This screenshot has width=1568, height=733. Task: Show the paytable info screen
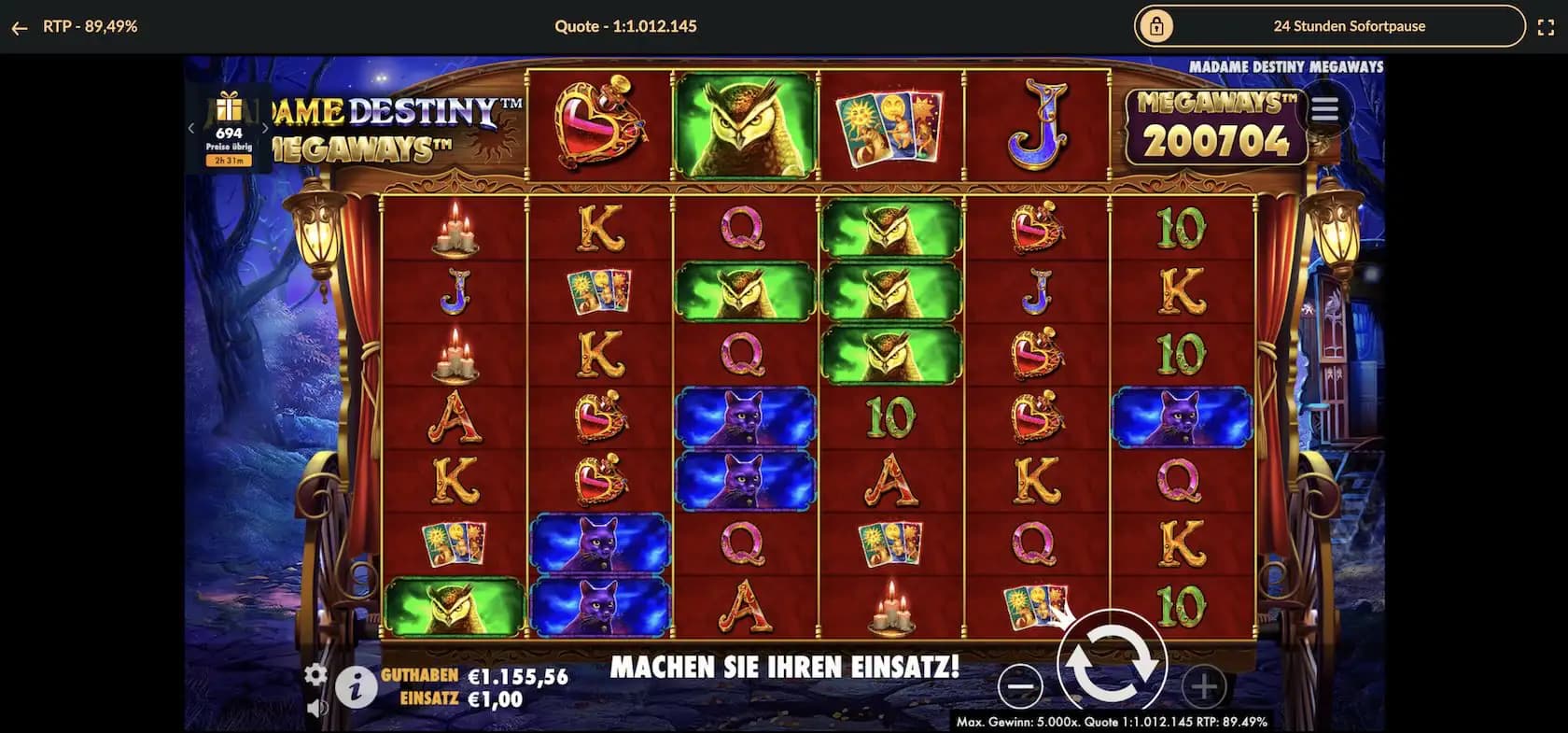point(356,689)
